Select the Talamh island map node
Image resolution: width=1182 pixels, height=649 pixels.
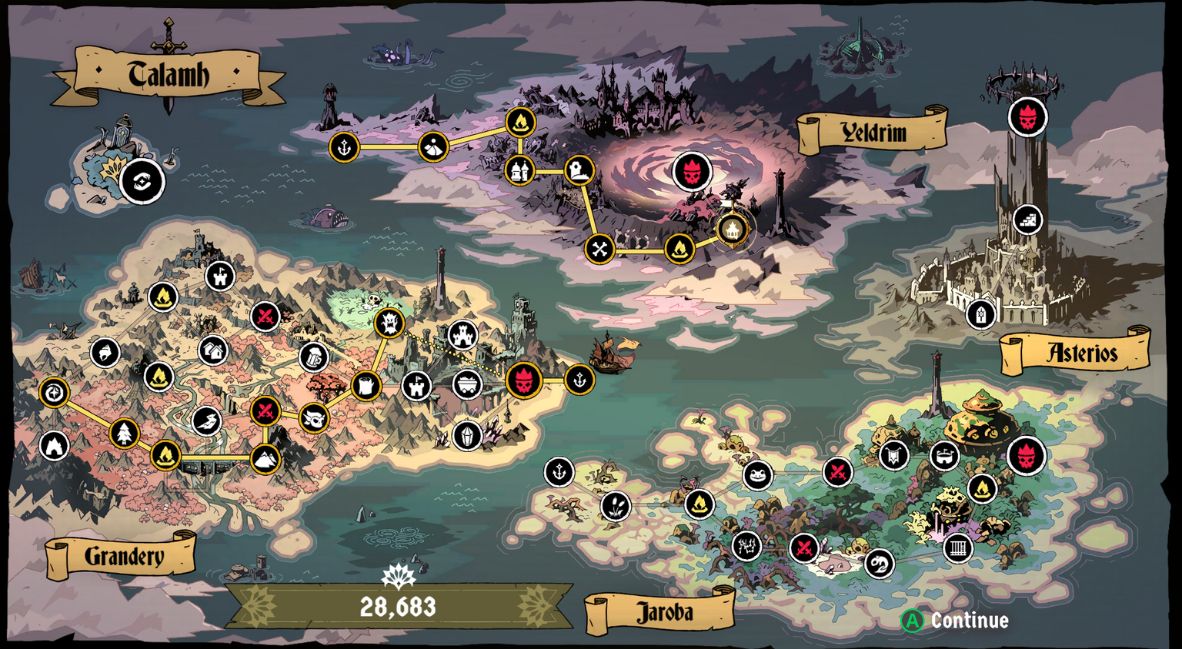pos(141,182)
